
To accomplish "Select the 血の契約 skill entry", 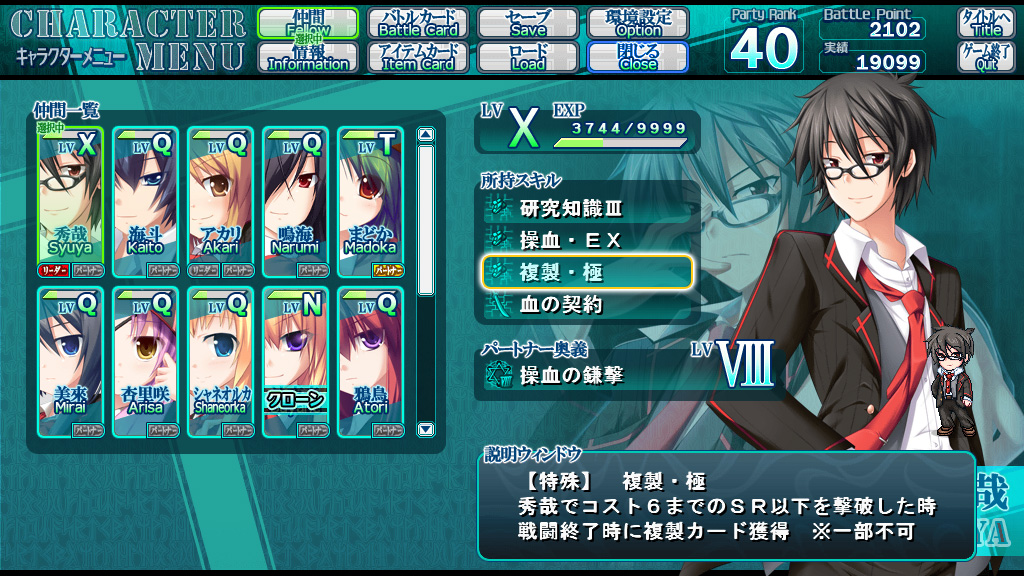I will [x=587, y=305].
